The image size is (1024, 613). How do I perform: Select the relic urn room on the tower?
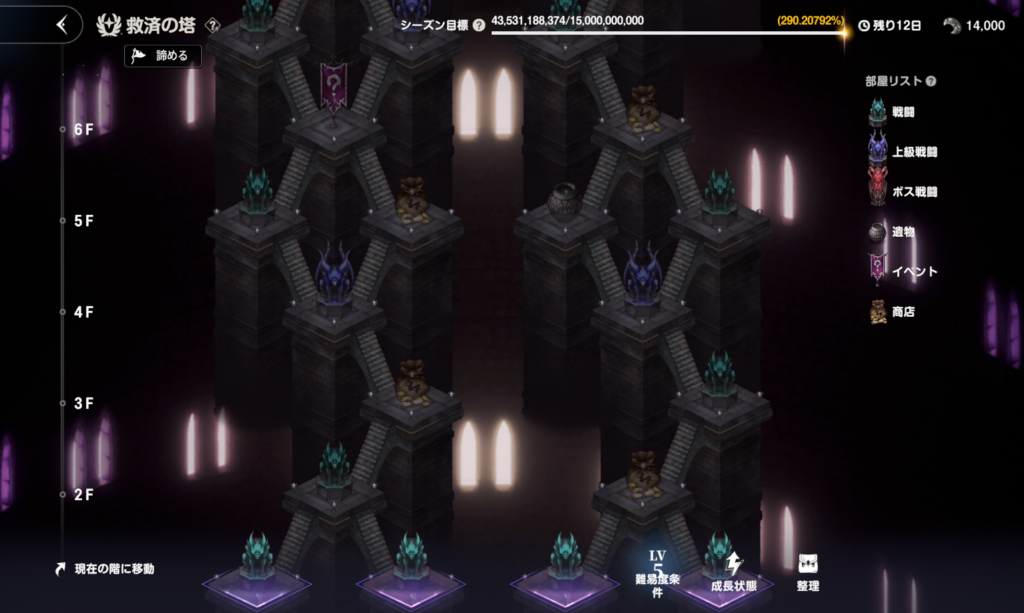tap(565, 202)
